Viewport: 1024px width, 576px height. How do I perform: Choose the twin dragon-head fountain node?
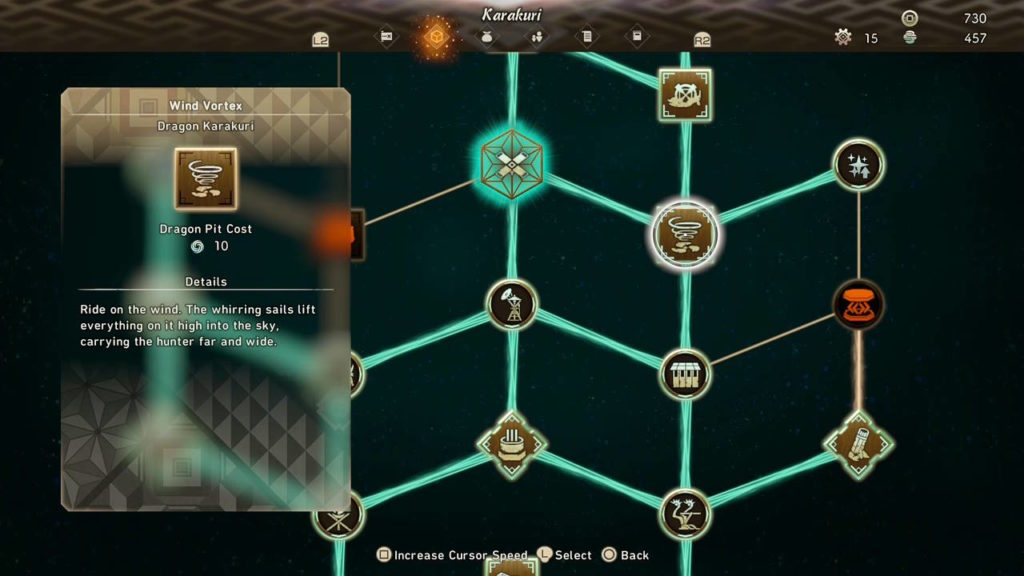pos(685,514)
